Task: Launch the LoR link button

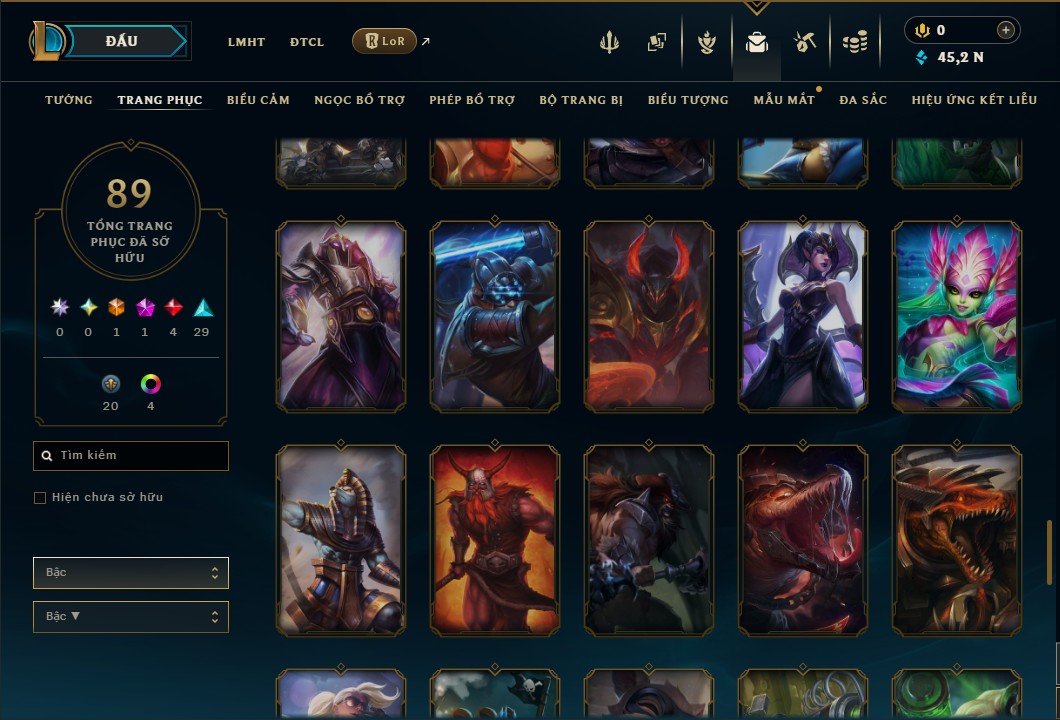Action: tap(384, 41)
